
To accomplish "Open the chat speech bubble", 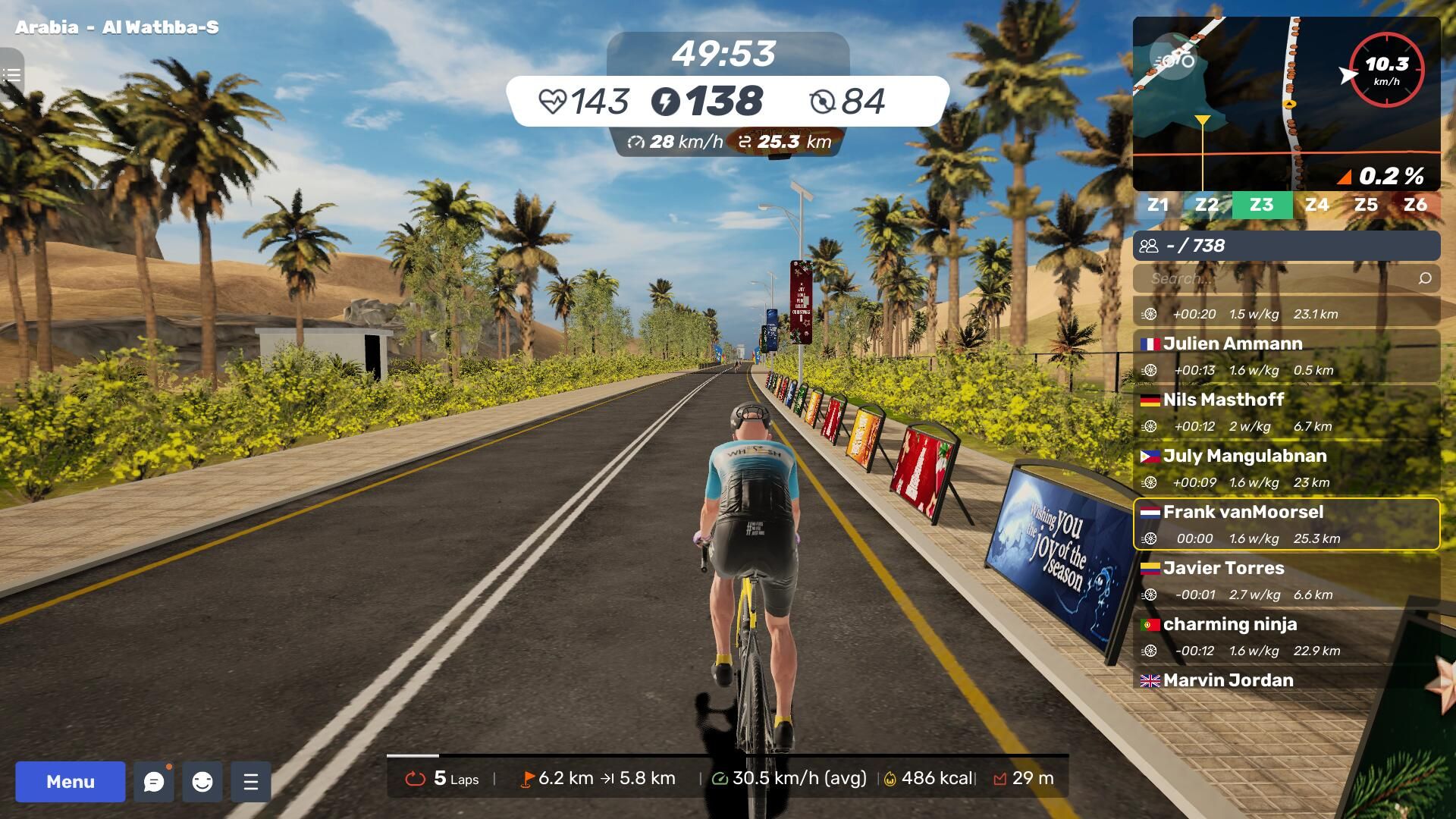I will coord(154,782).
